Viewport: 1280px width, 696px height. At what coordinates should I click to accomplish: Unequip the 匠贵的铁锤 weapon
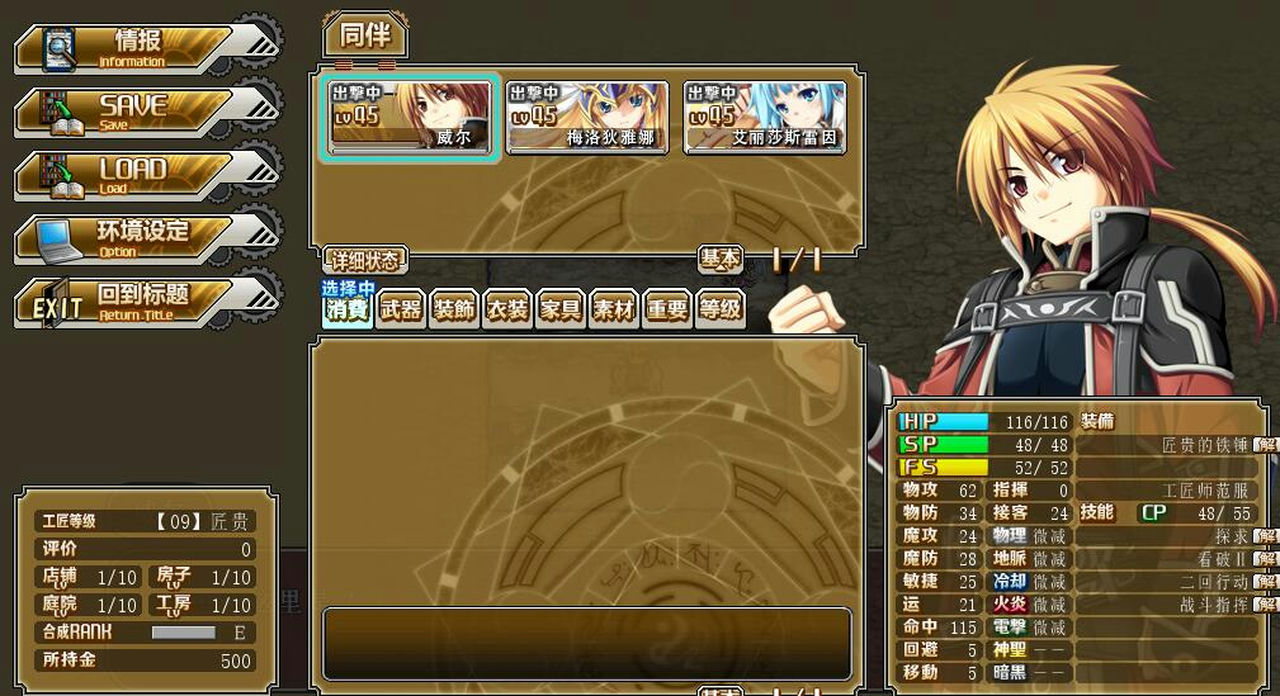tap(1267, 444)
